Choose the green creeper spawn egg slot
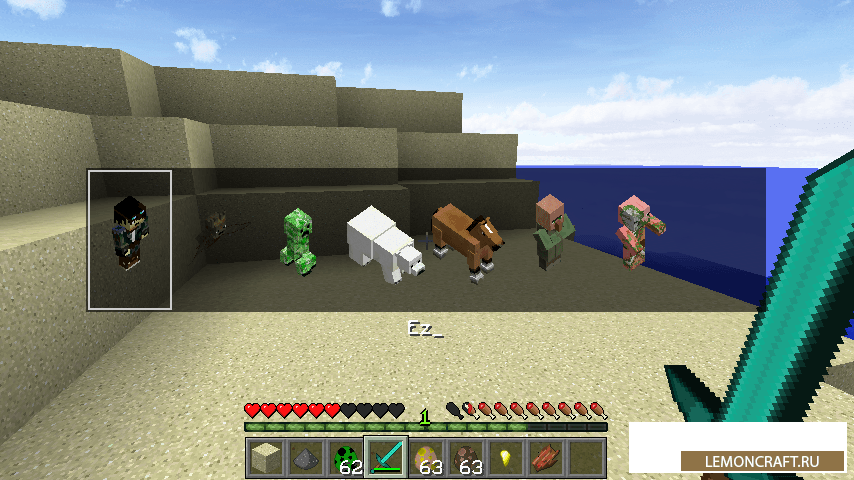This screenshot has height=480, width=854. click(x=345, y=458)
